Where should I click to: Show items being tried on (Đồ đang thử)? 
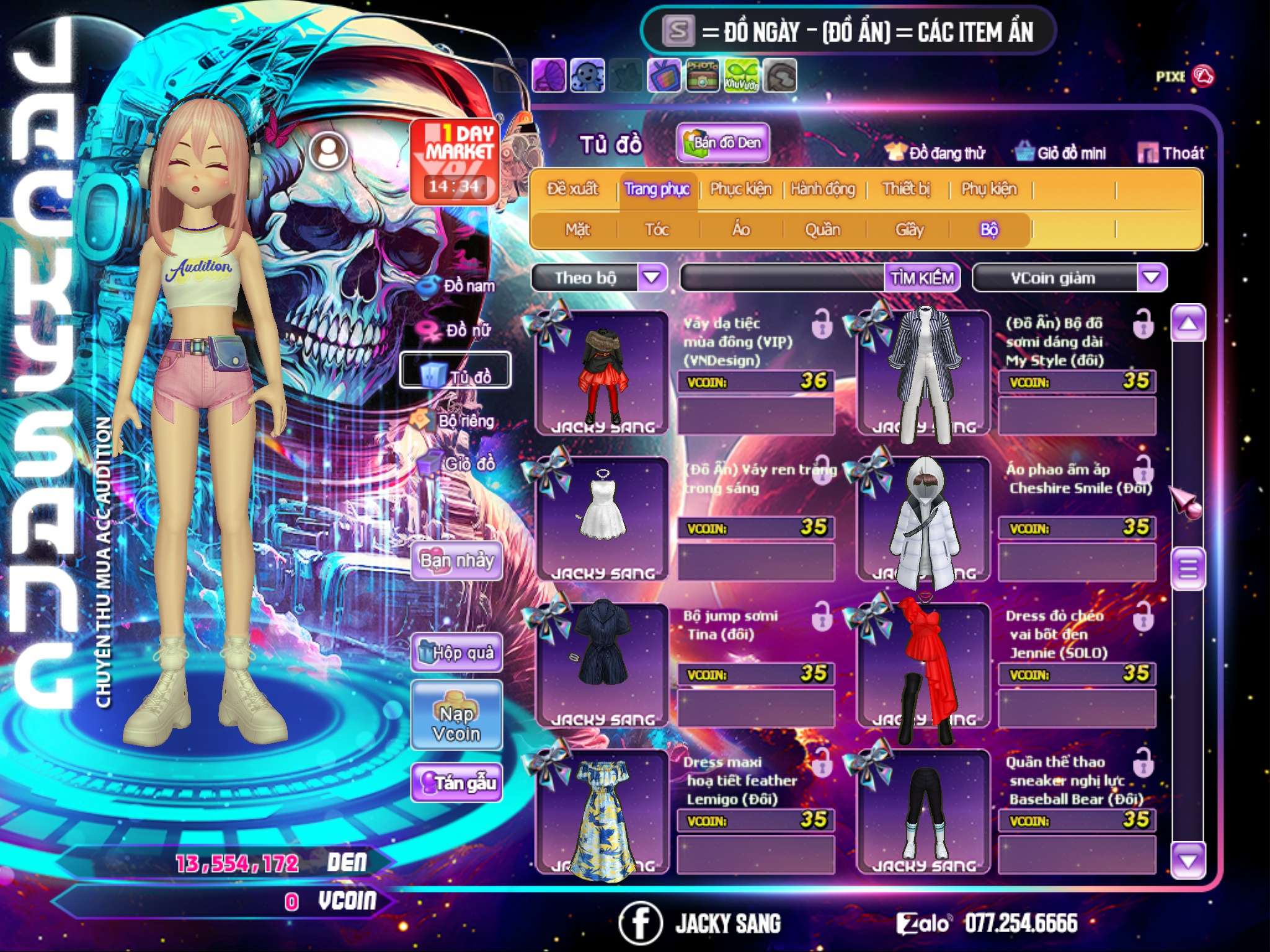click(x=936, y=153)
